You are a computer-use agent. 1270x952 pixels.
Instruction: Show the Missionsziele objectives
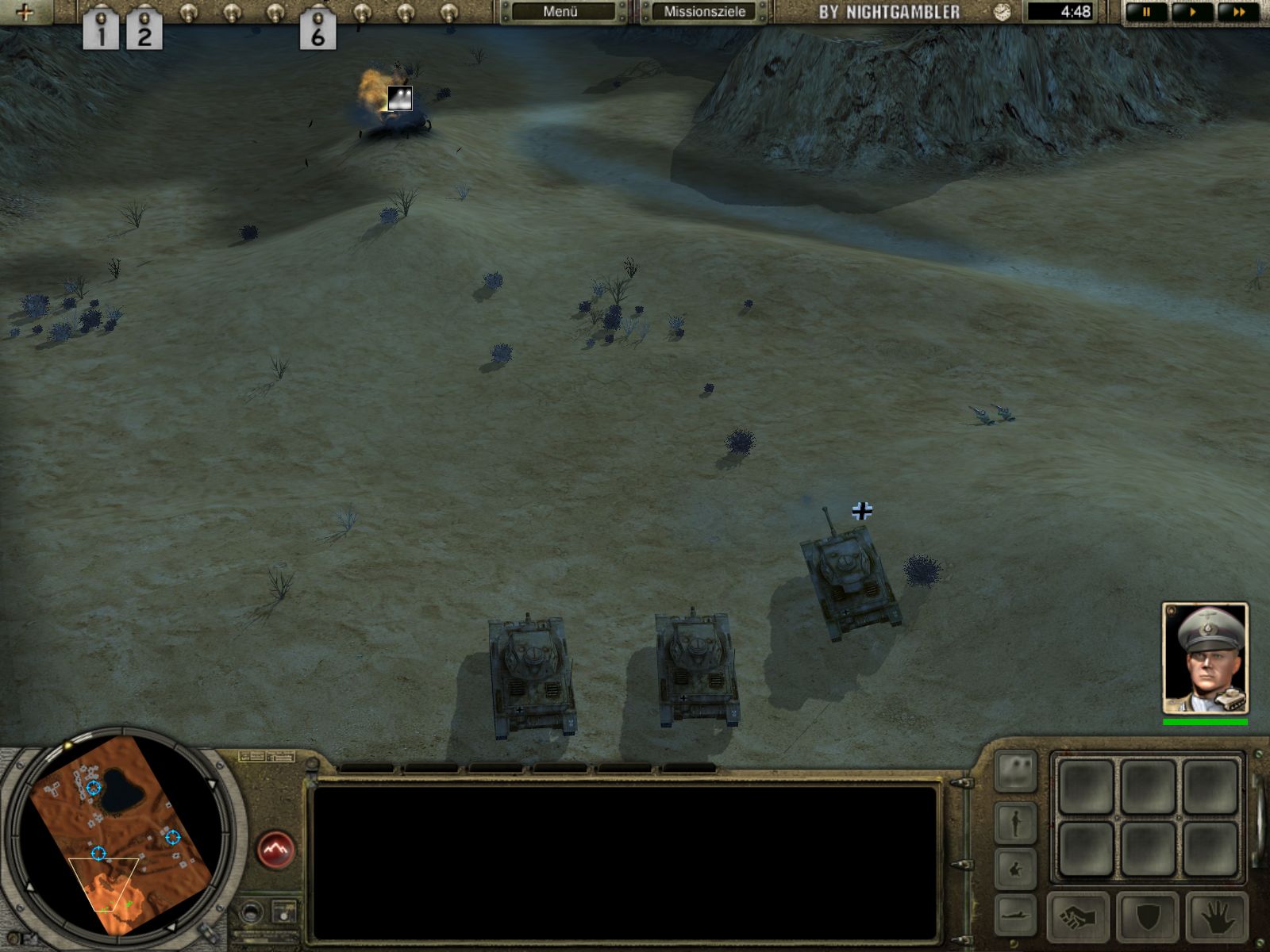click(x=704, y=12)
